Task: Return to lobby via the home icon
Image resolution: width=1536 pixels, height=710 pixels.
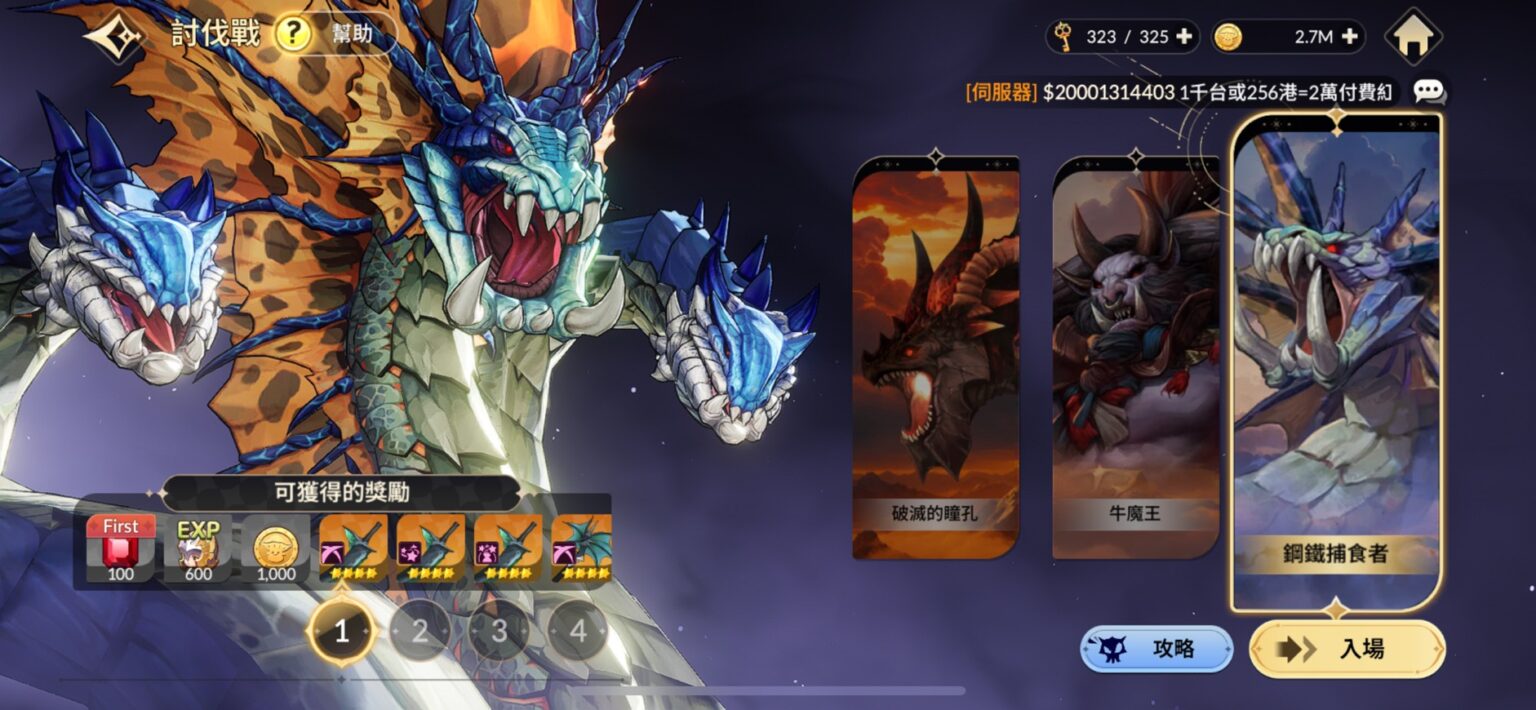Action: coord(1413,37)
